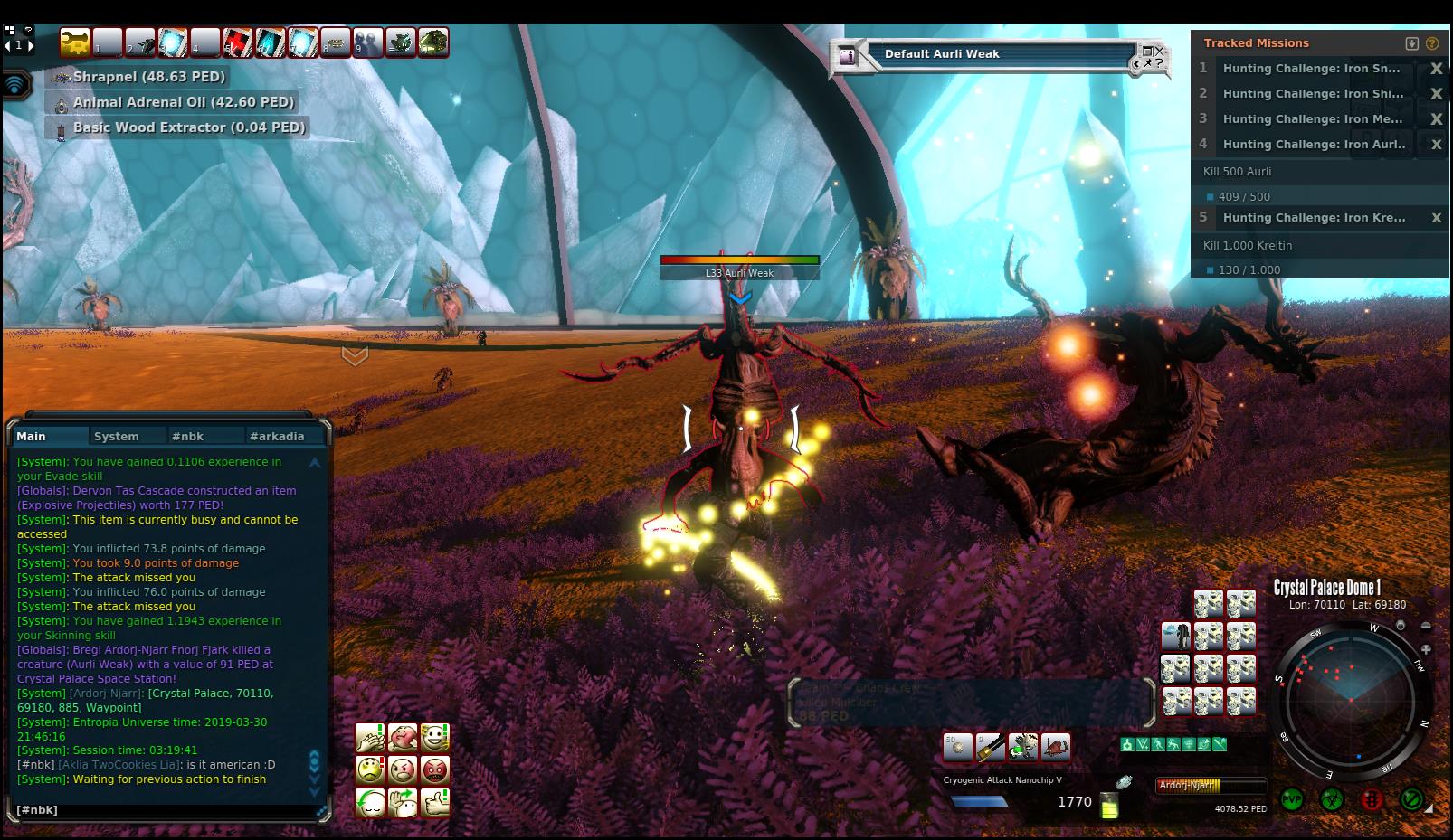Click the red traffic light radar button
The height and width of the screenshot is (840, 1453).
pos(1372,799)
